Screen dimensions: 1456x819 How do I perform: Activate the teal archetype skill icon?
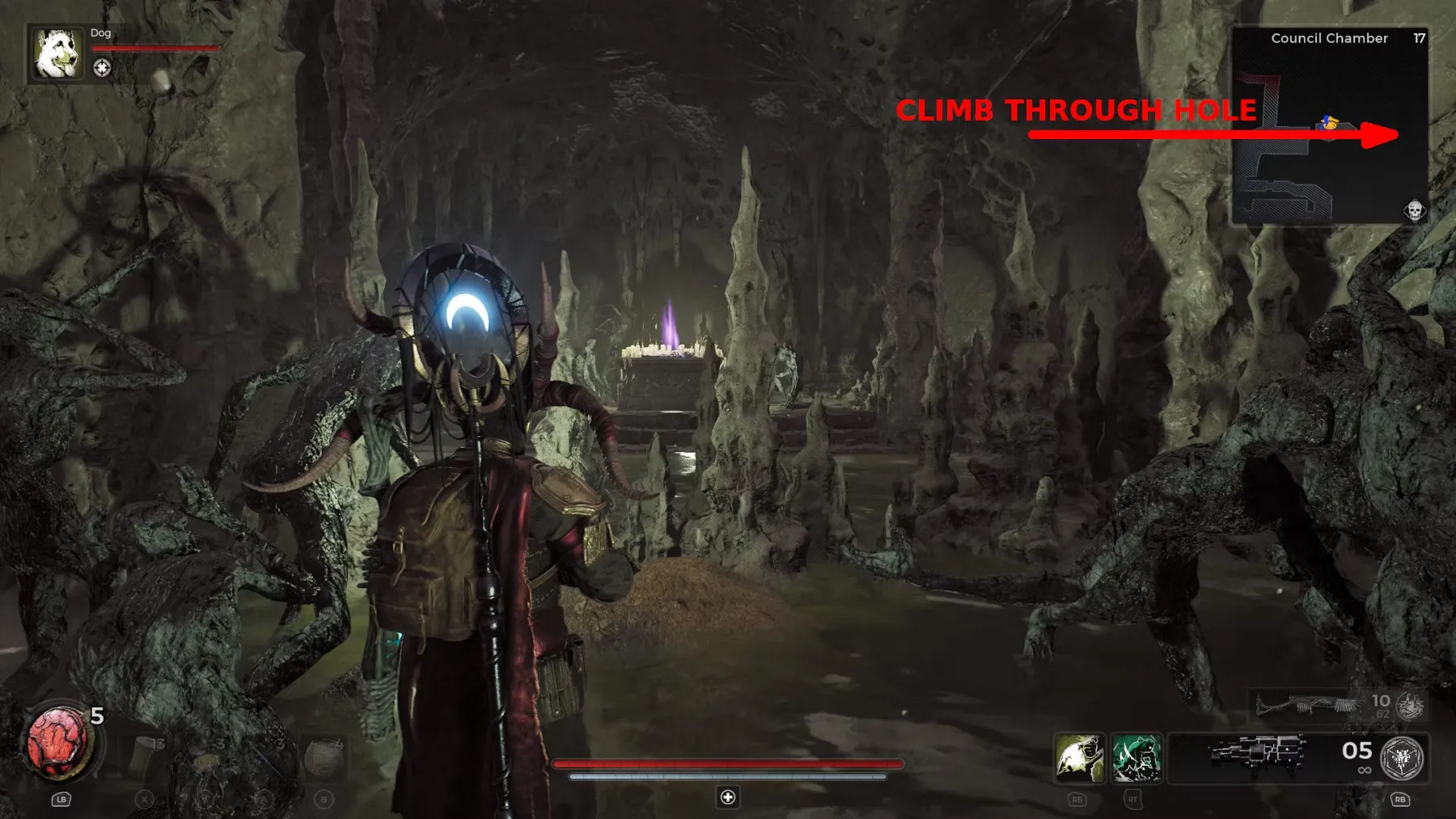click(1136, 758)
